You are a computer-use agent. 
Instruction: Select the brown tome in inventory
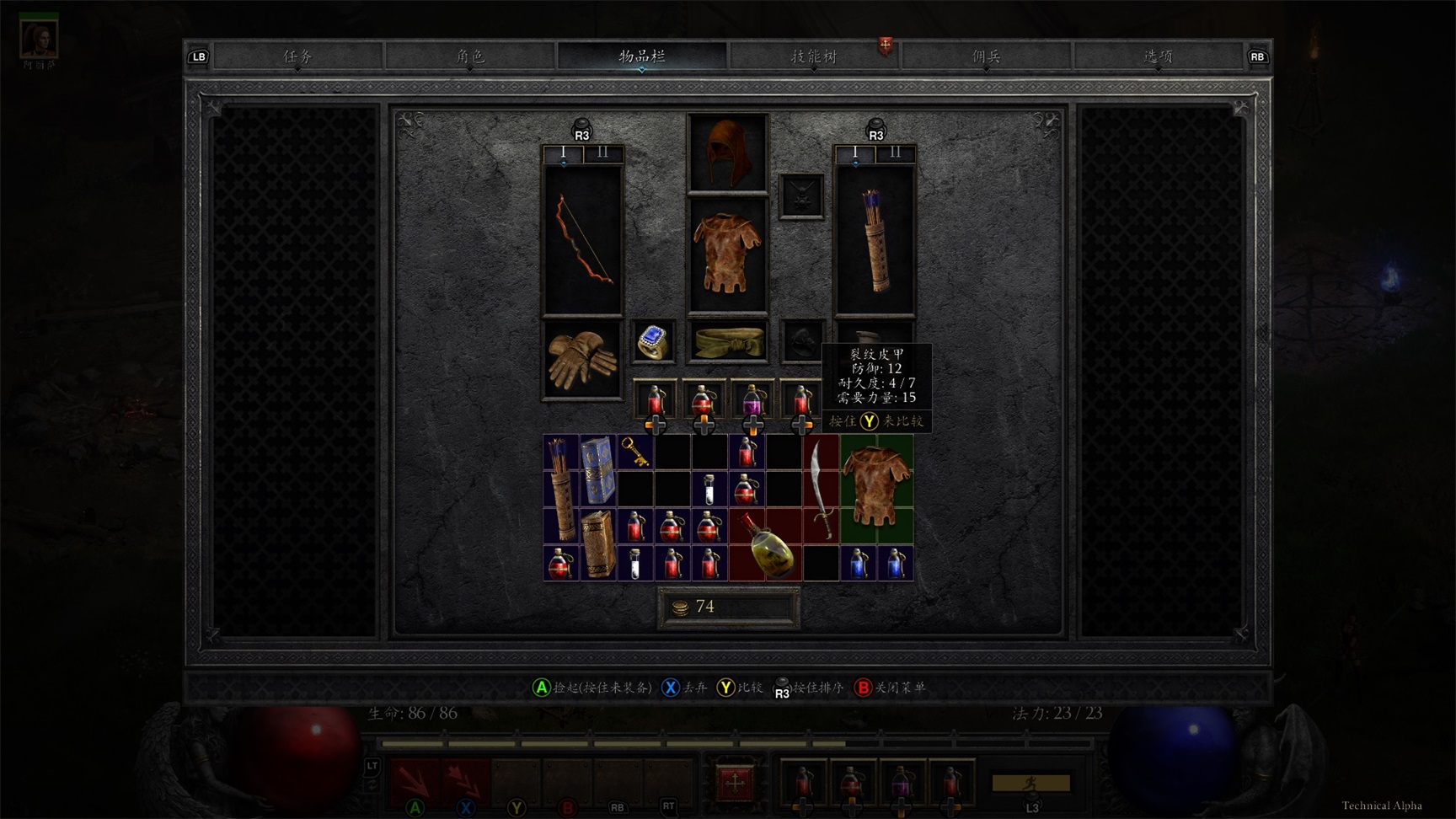pos(598,543)
